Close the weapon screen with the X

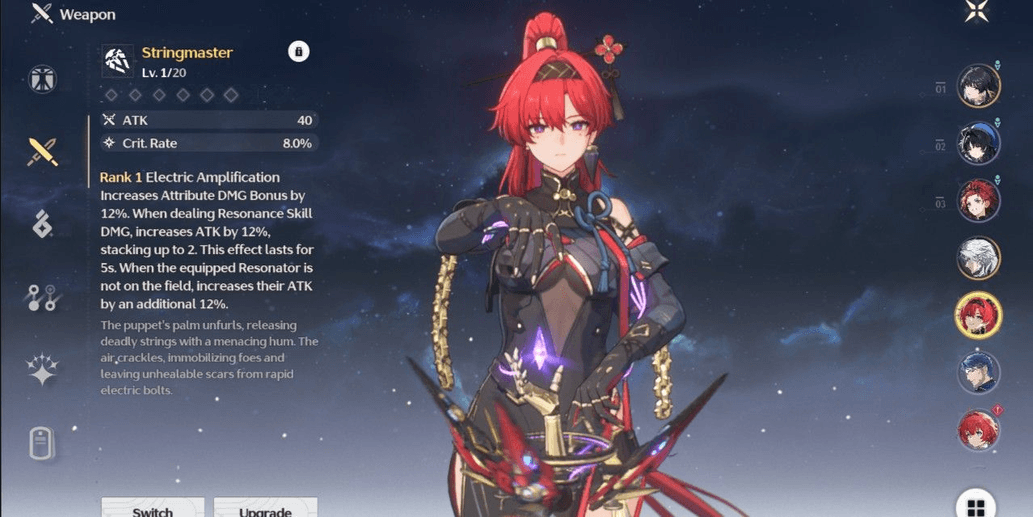tap(976, 13)
